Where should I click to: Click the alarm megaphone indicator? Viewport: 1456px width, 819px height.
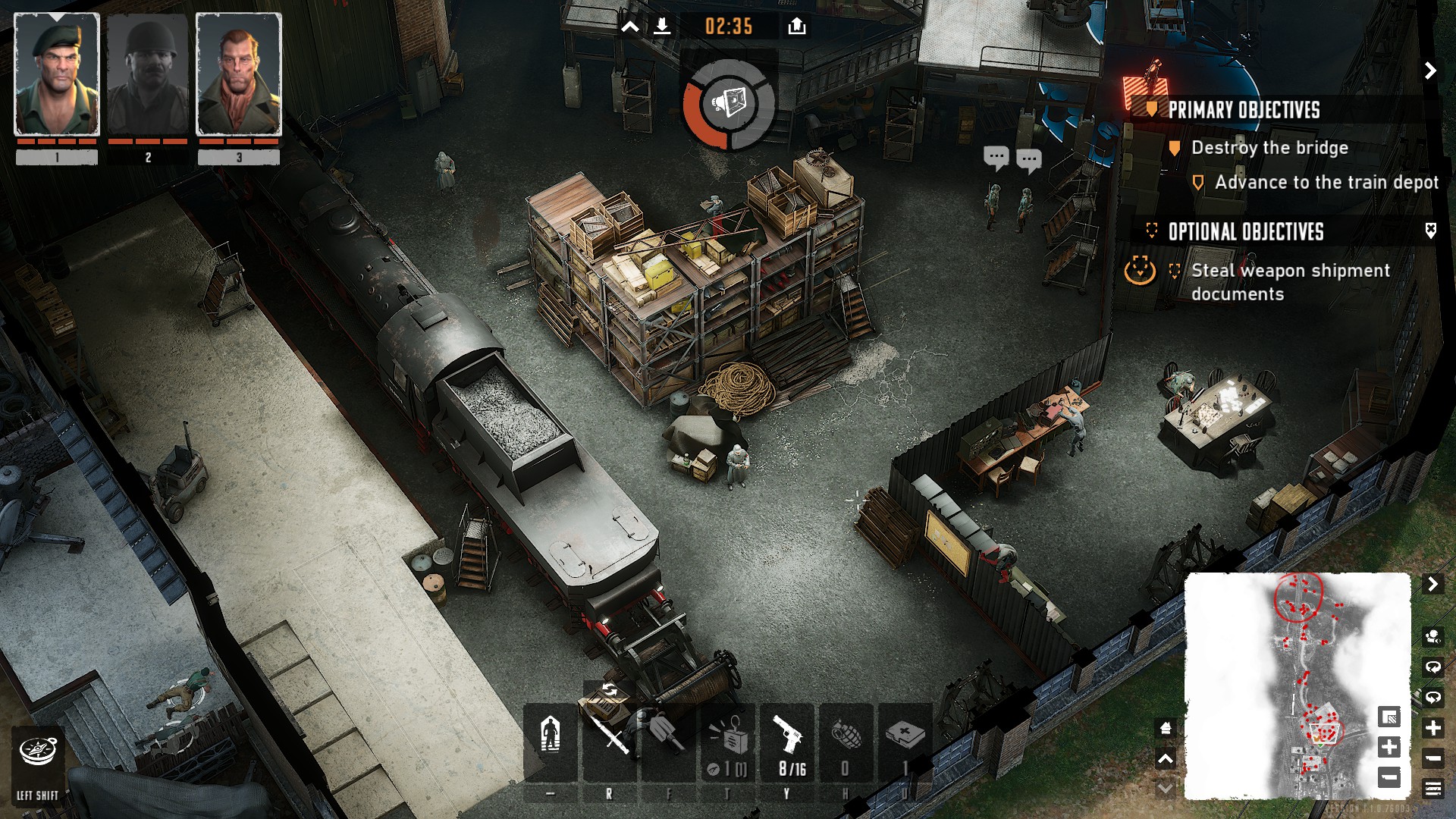coord(729,102)
